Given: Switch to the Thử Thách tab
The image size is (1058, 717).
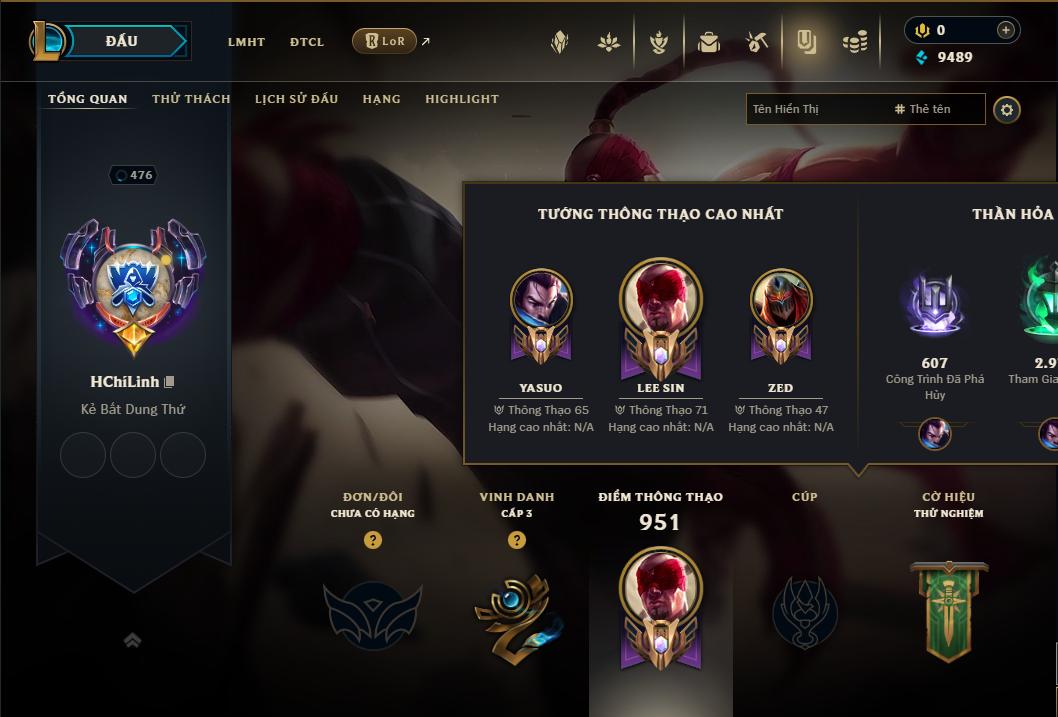Looking at the screenshot, I should click(191, 99).
